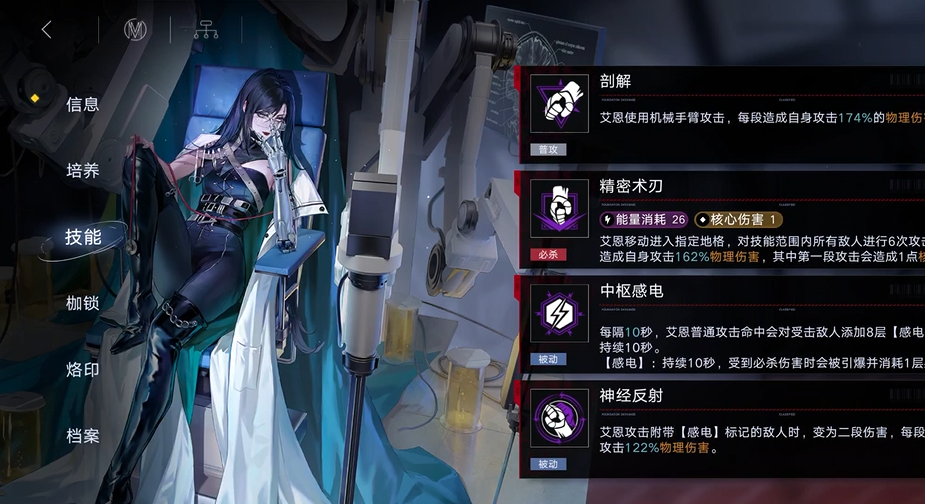This screenshot has height=504, width=925.
Task: Open the circled M home icon
Action: click(x=134, y=30)
